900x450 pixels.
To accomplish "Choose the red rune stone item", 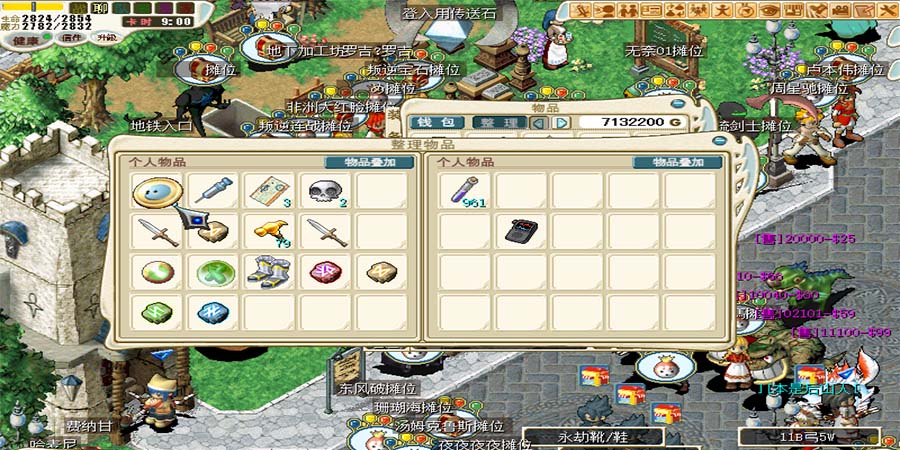I will pos(325,272).
